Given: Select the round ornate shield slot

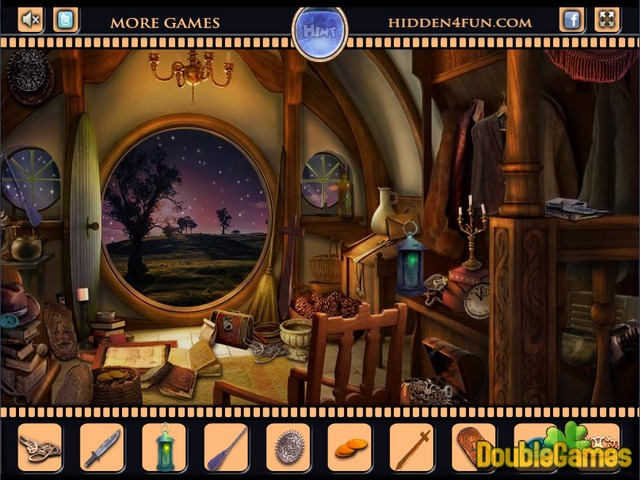Looking at the screenshot, I should [x=287, y=446].
